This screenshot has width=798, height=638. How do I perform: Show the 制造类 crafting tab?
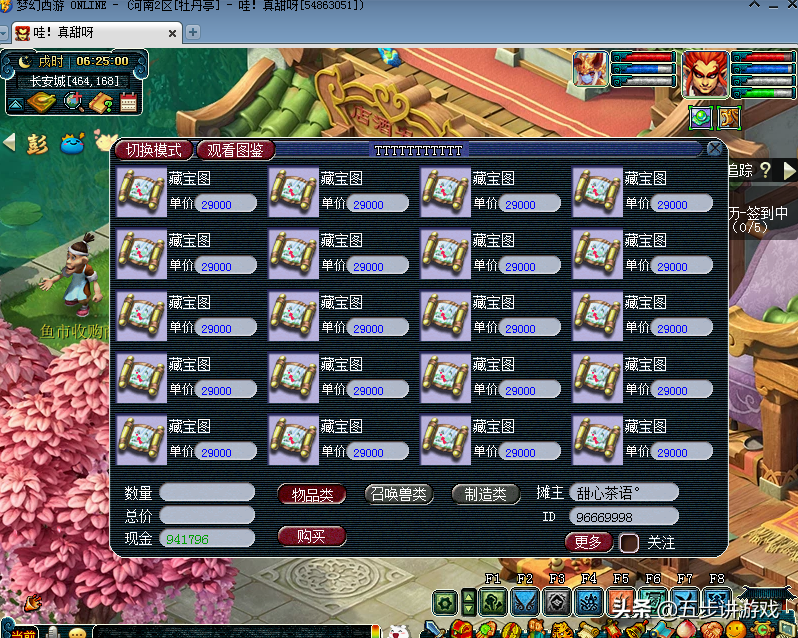485,493
